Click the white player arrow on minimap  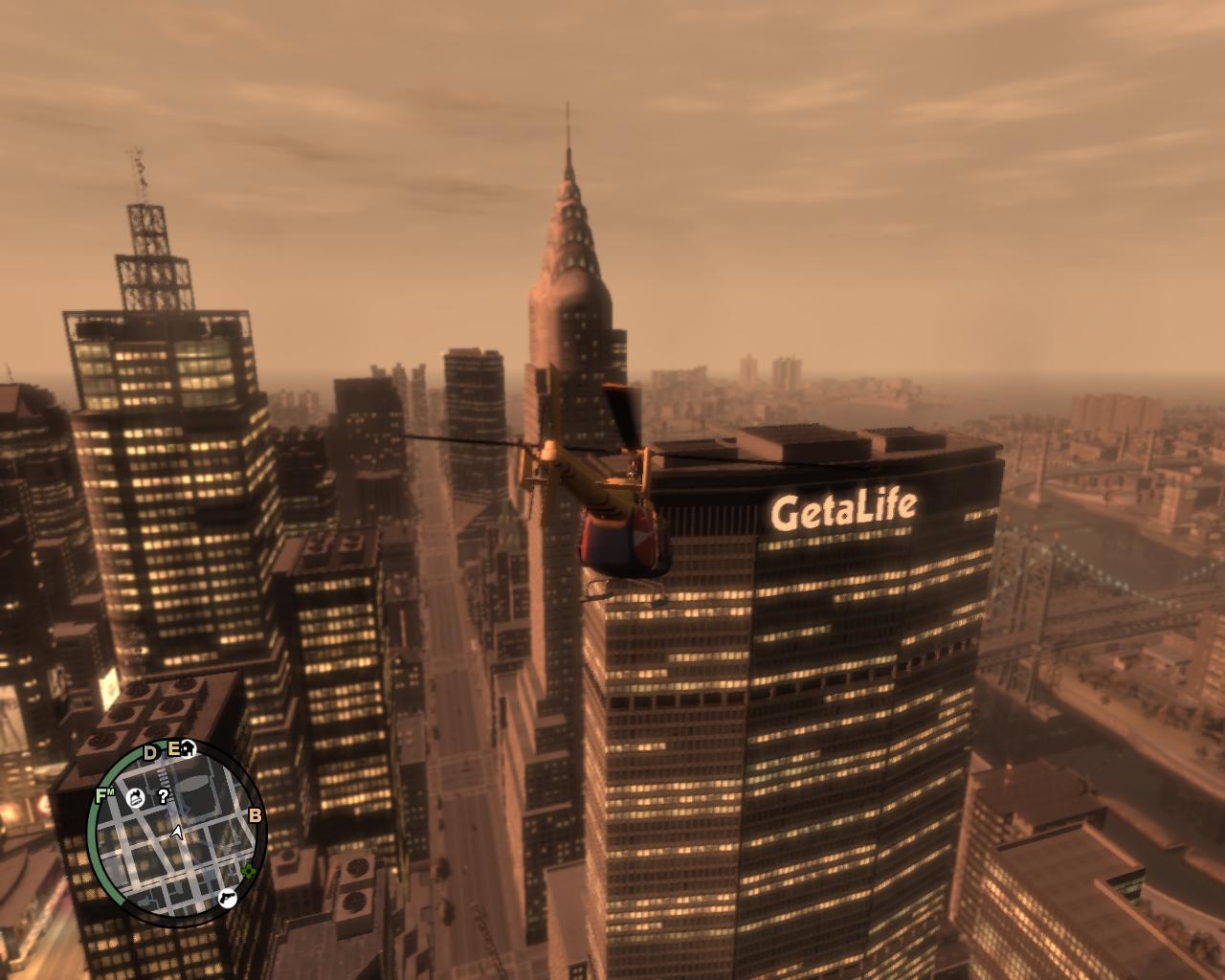point(178,834)
